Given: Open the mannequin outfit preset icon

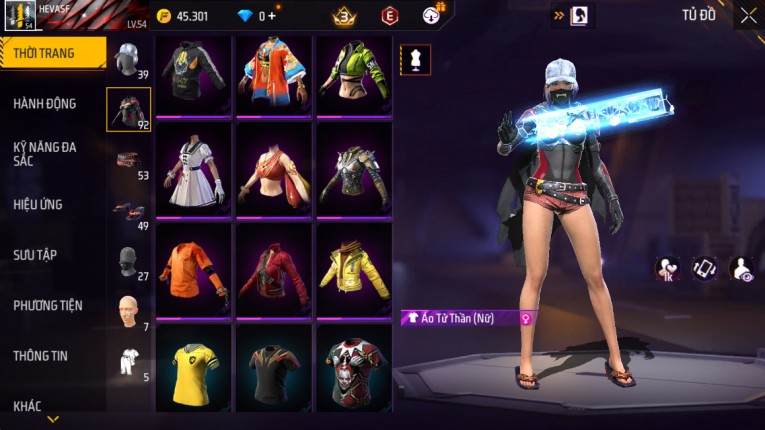Looking at the screenshot, I should tap(415, 60).
